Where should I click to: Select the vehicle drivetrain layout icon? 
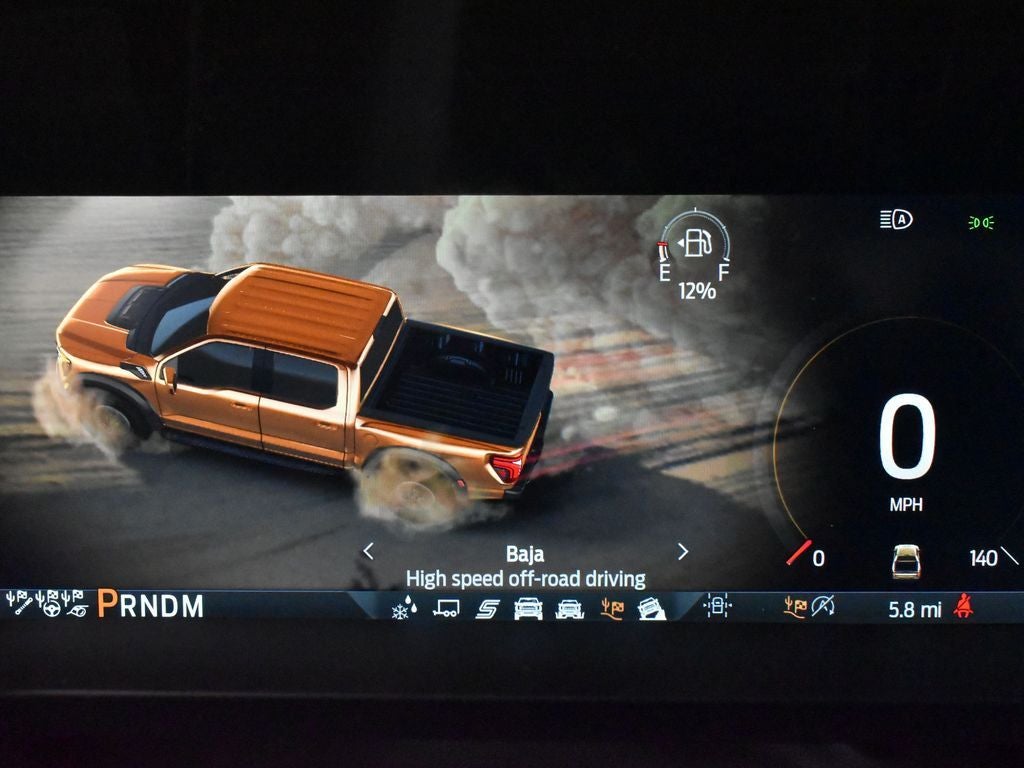717,606
